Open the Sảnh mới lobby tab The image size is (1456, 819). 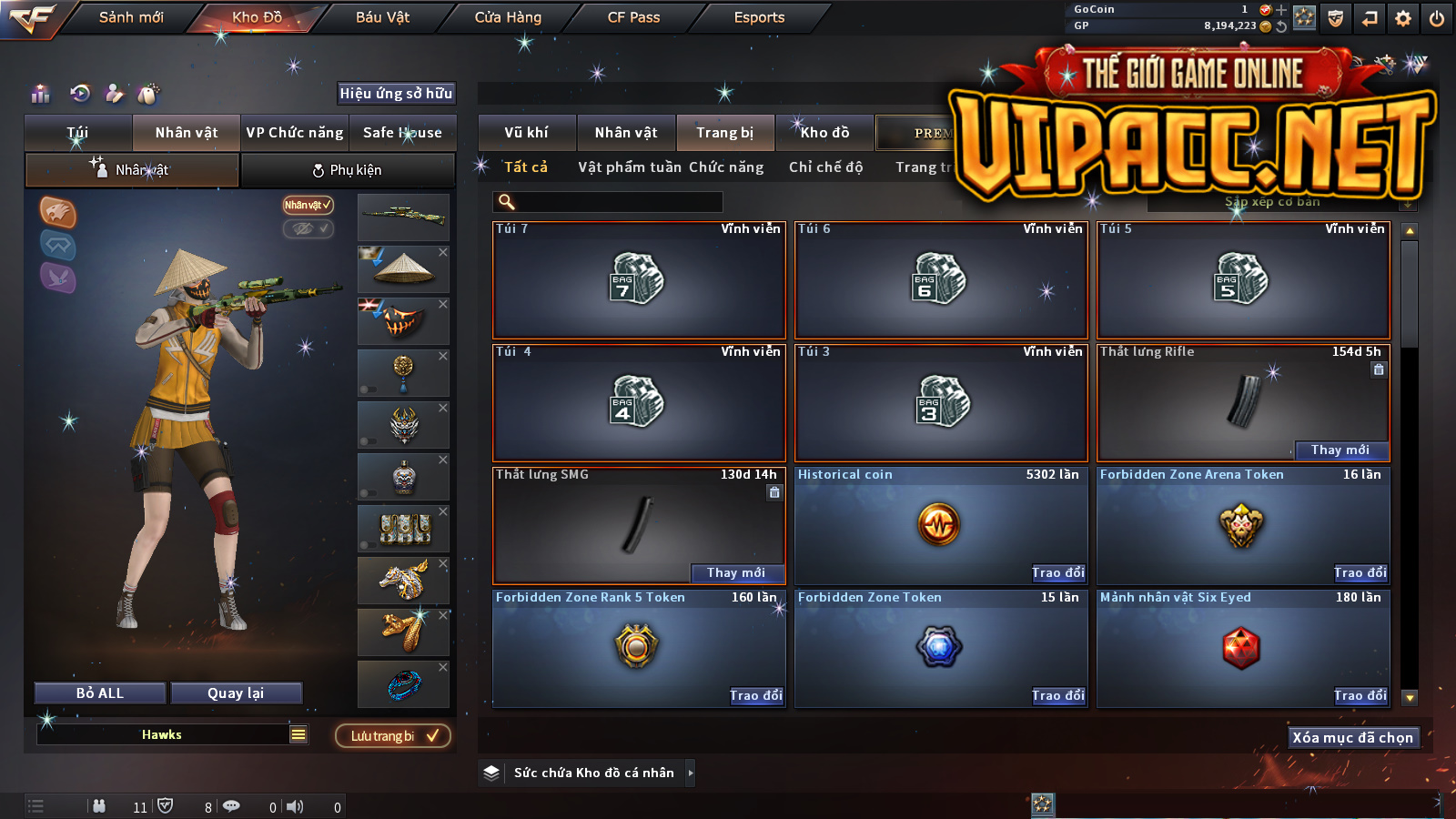pyautogui.click(x=131, y=17)
